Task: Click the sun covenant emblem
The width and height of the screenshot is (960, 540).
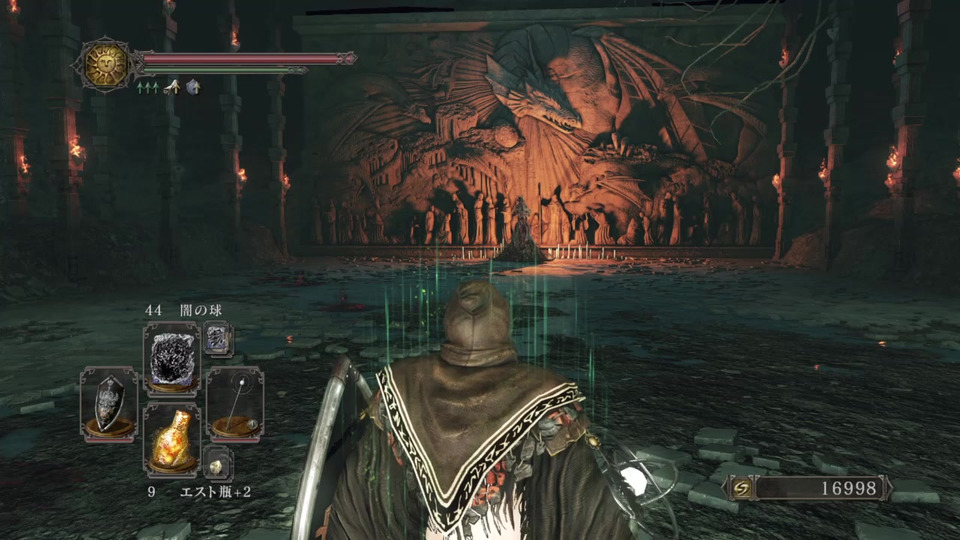Action: (x=103, y=66)
